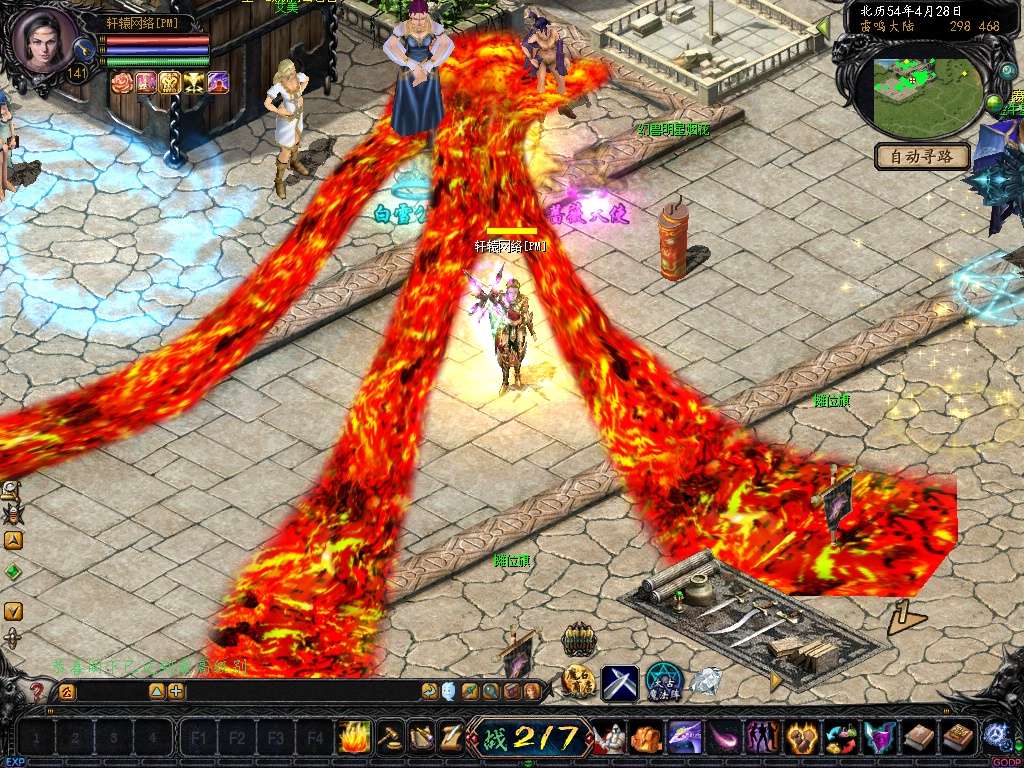Select the rose buff icon
The image size is (1024, 768).
(x=122, y=83)
